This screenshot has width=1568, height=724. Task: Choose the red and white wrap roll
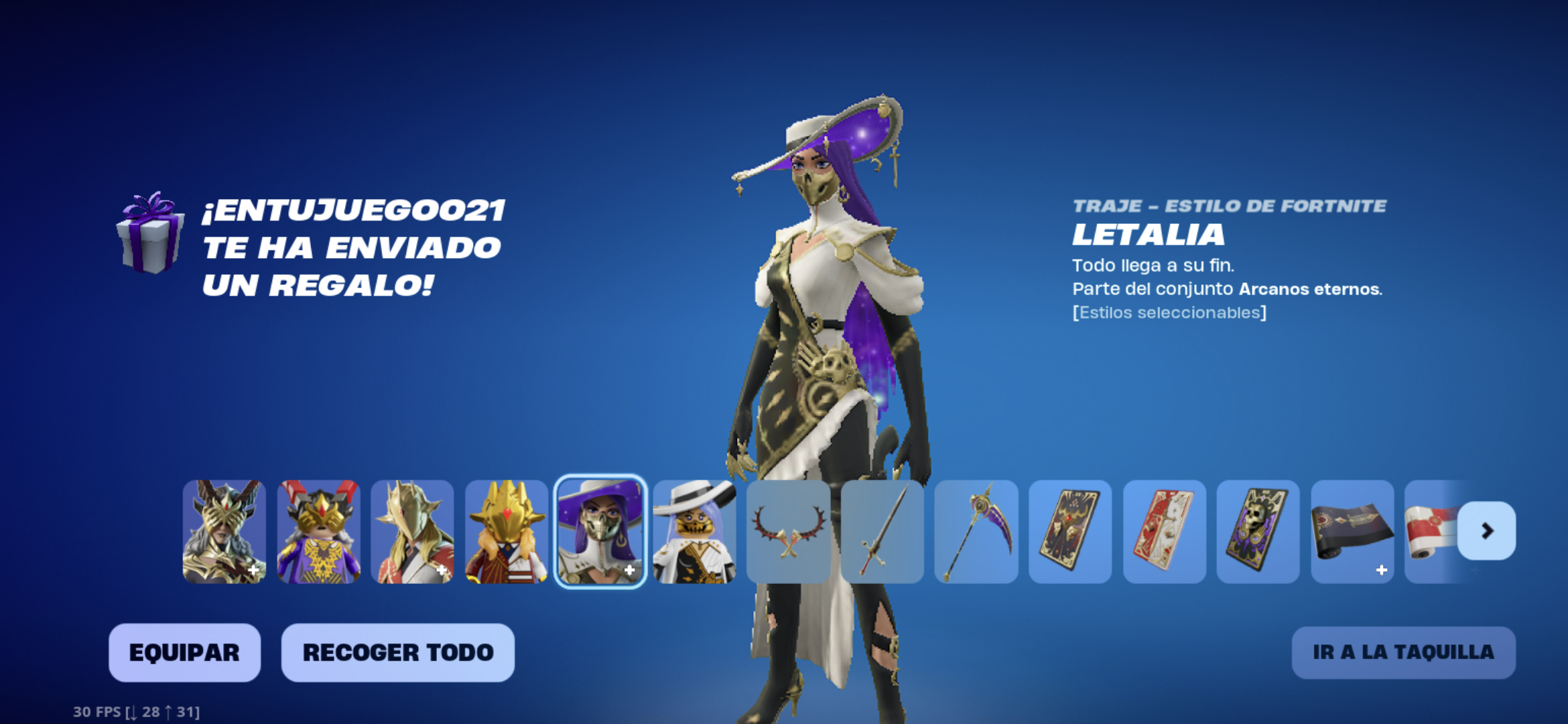point(1431,531)
